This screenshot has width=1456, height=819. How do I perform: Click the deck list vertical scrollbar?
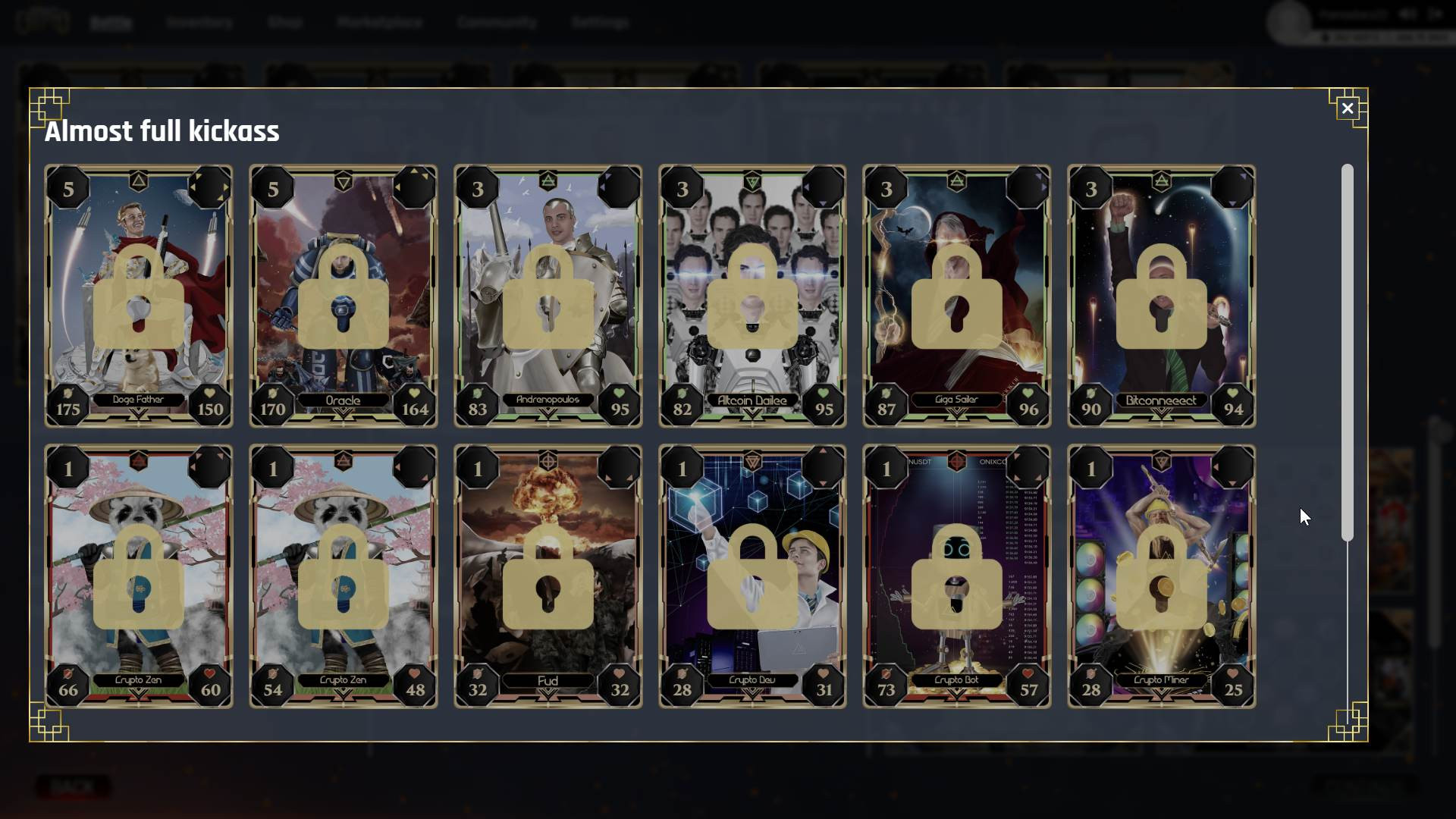point(1347,353)
